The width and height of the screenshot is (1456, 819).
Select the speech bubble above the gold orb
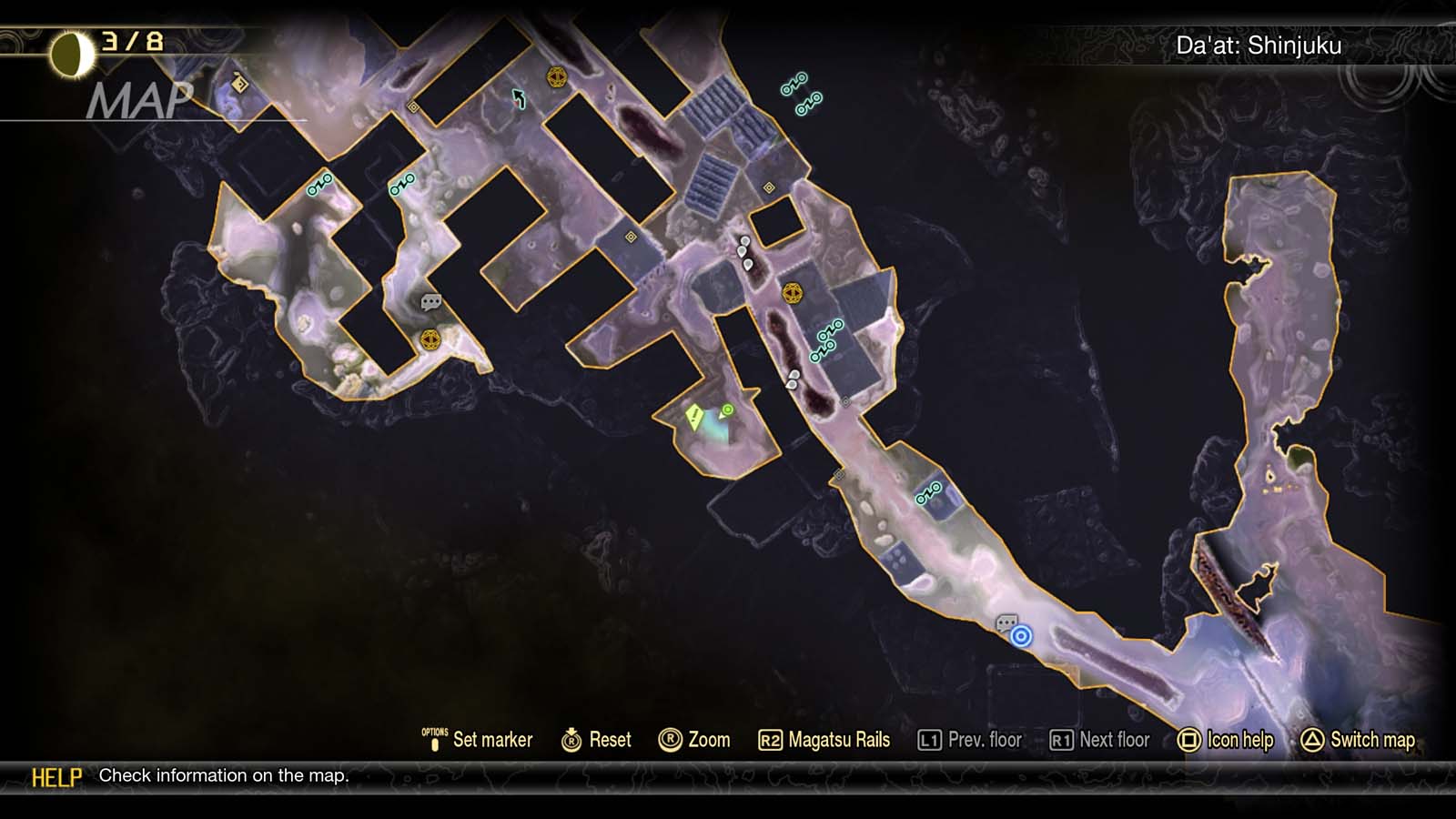tap(431, 301)
